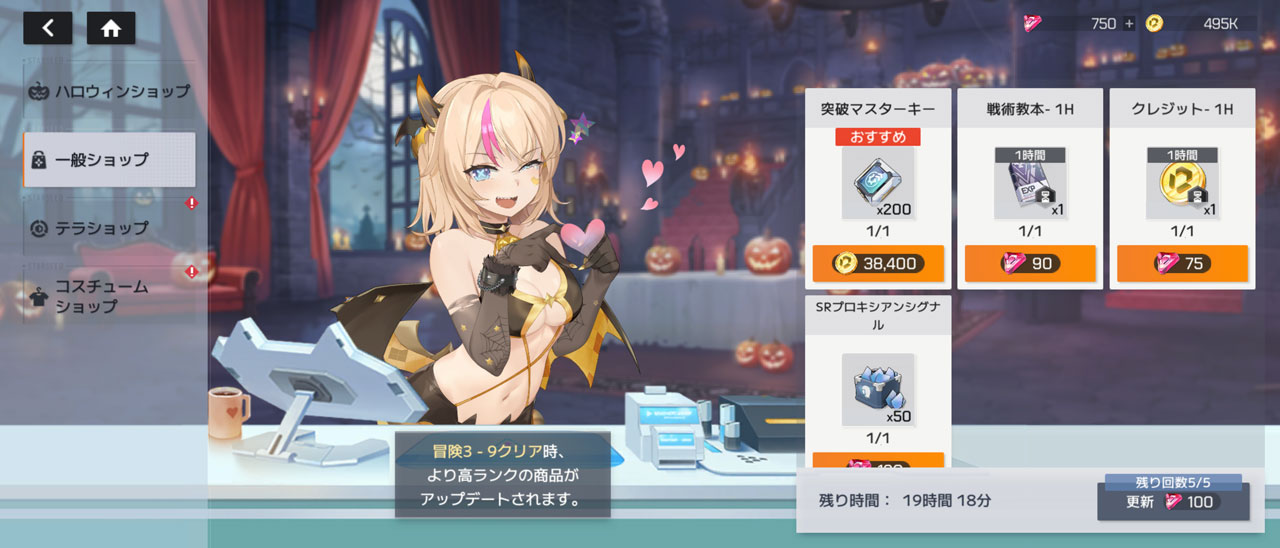Add more gems with the plus button
Viewport: 1280px width, 548px height.
(1129, 24)
